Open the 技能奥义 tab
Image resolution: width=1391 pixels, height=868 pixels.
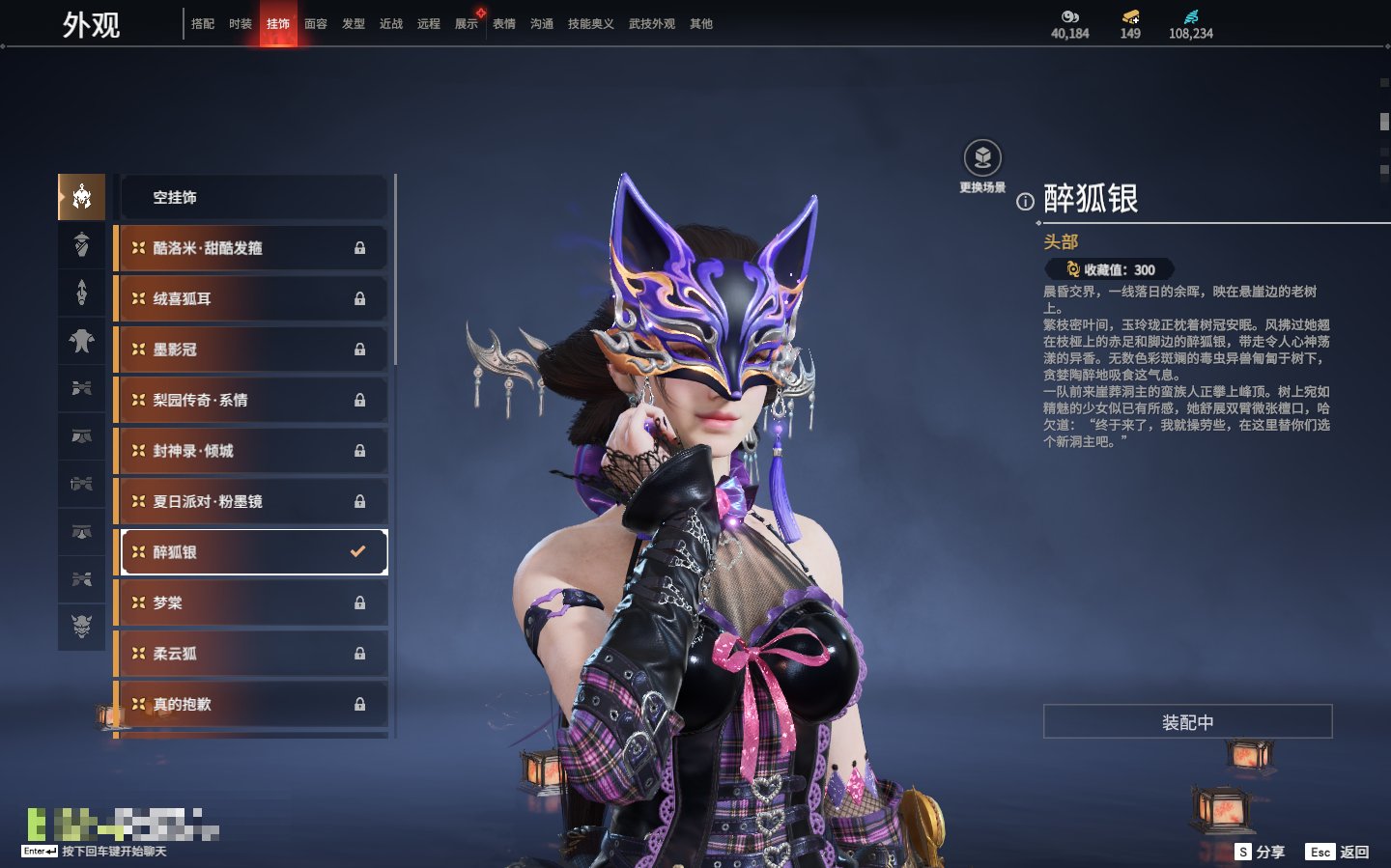coord(590,24)
